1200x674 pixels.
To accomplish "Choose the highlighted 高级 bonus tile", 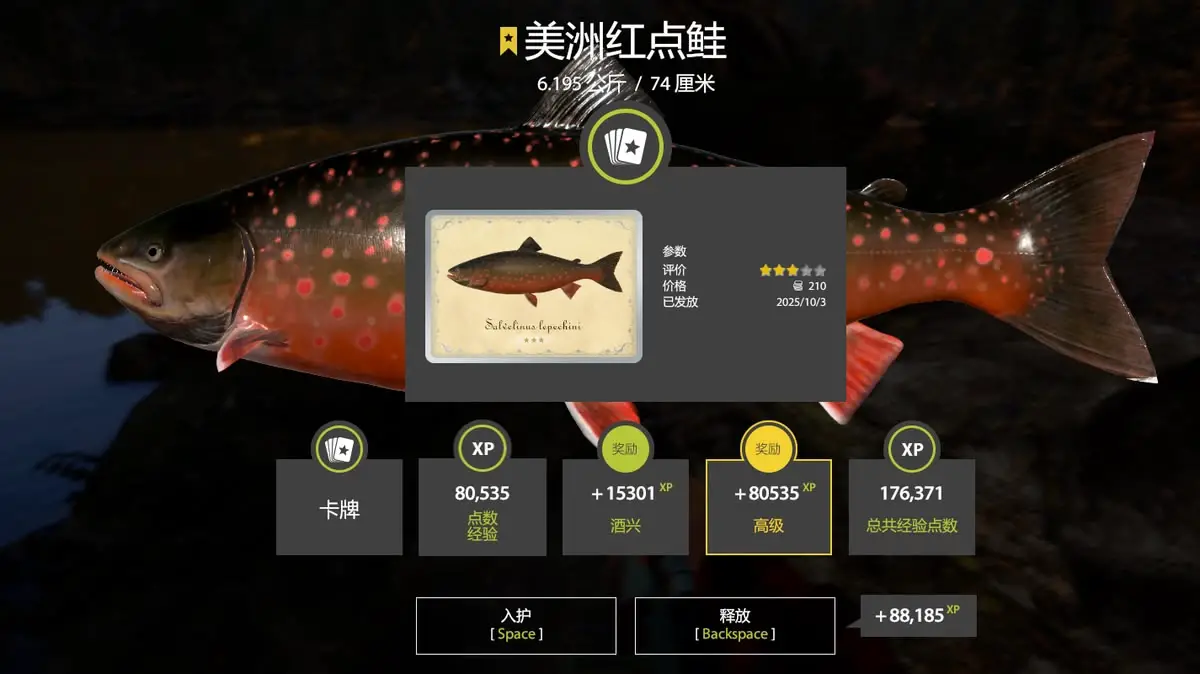I will coord(768,507).
